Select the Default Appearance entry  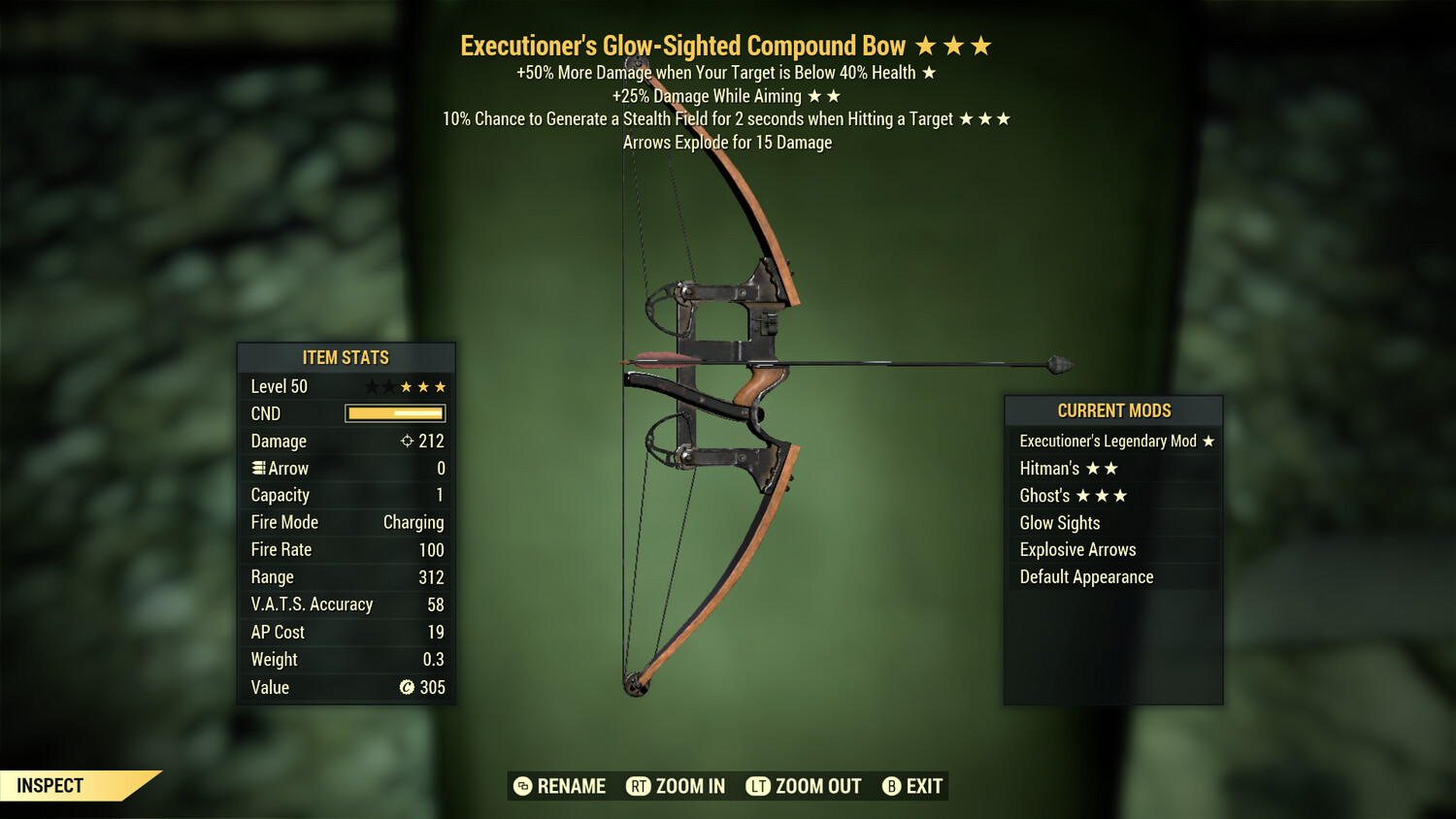click(x=1085, y=576)
